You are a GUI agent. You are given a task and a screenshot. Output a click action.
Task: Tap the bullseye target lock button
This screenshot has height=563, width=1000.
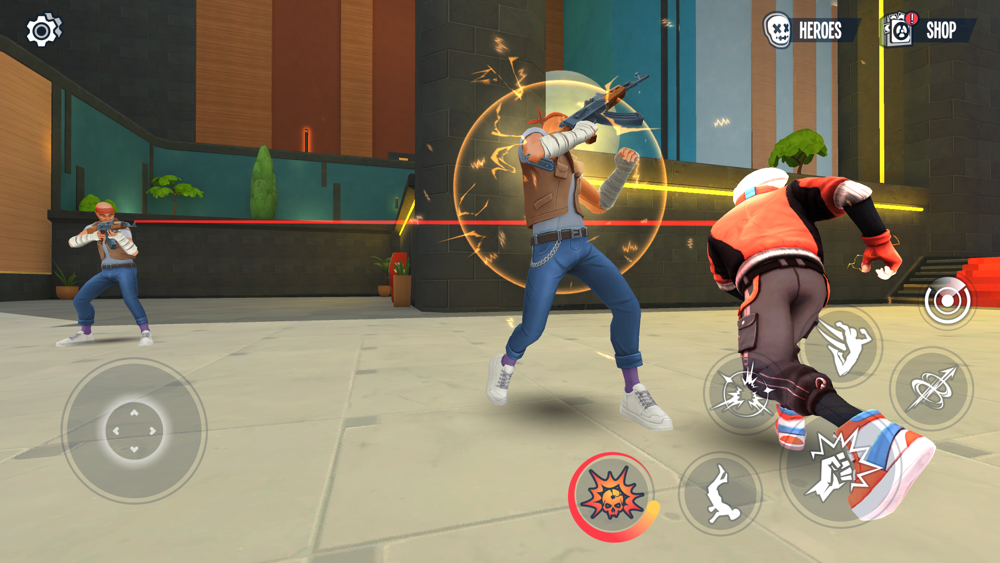click(x=946, y=302)
